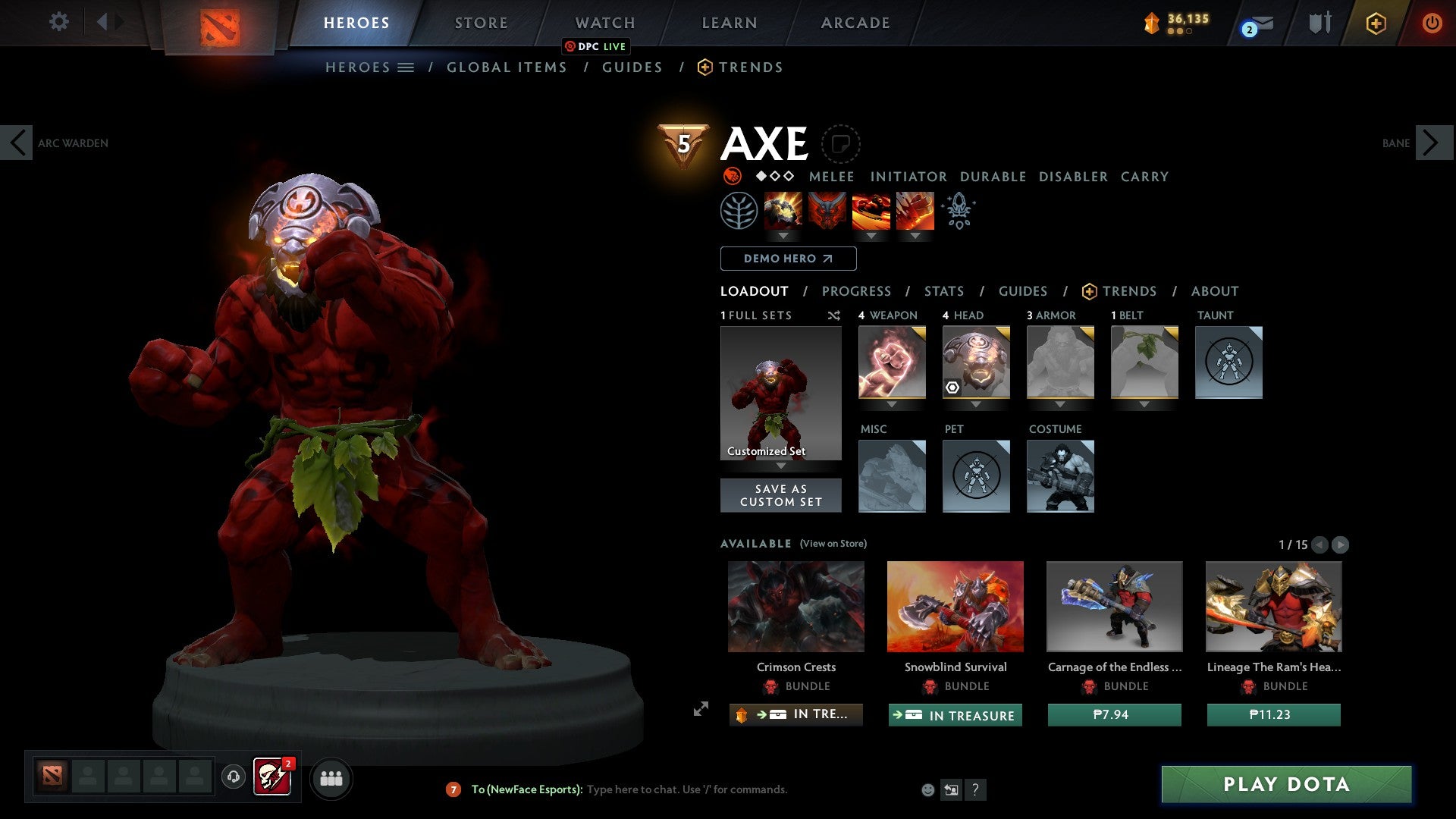The image size is (1456, 819).
Task: Switch to the Progress tab
Action: (x=857, y=291)
